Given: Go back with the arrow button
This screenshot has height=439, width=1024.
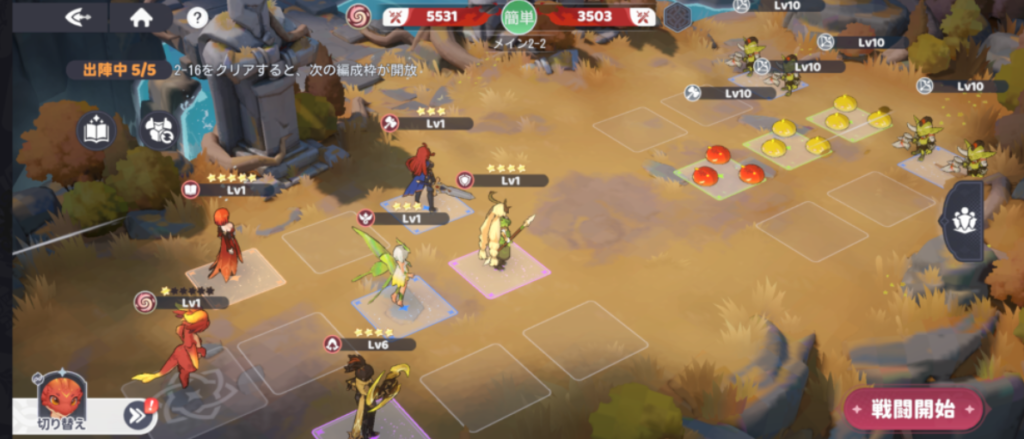Looking at the screenshot, I should [79, 17].
